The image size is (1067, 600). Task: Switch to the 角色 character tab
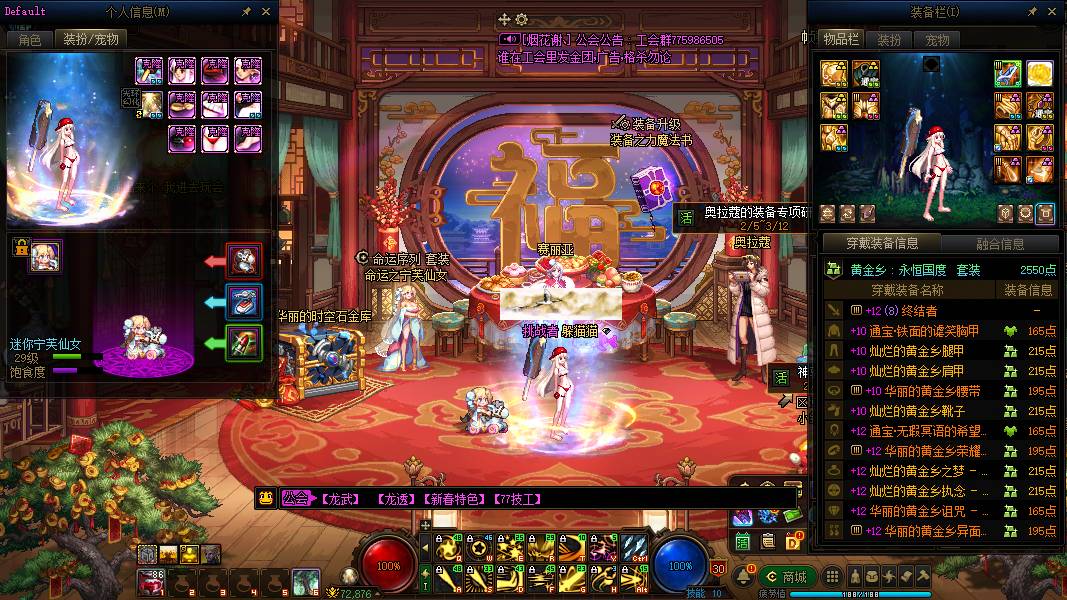tap(29, 40)
